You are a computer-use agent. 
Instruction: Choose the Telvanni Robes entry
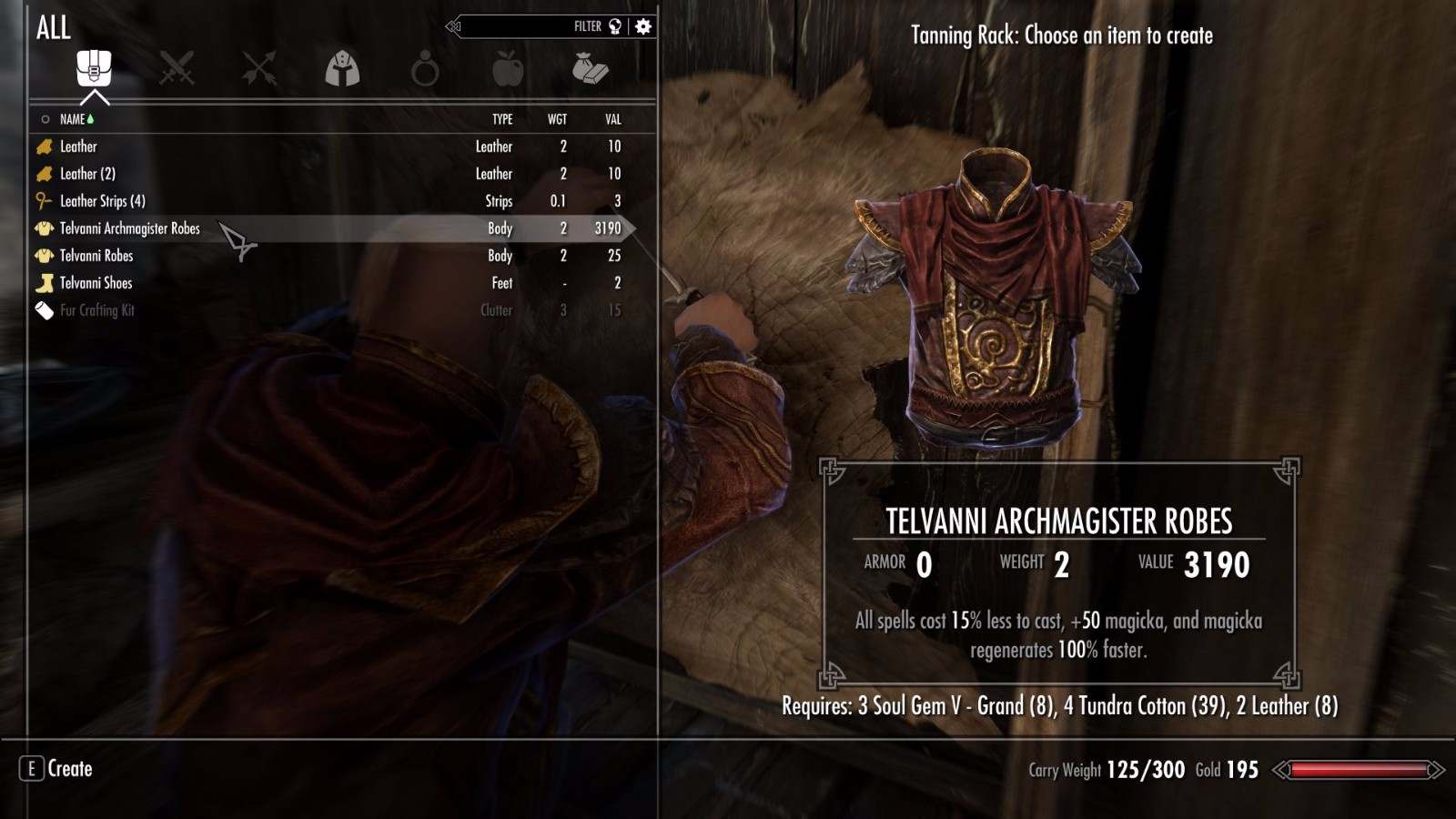(96, 256)
